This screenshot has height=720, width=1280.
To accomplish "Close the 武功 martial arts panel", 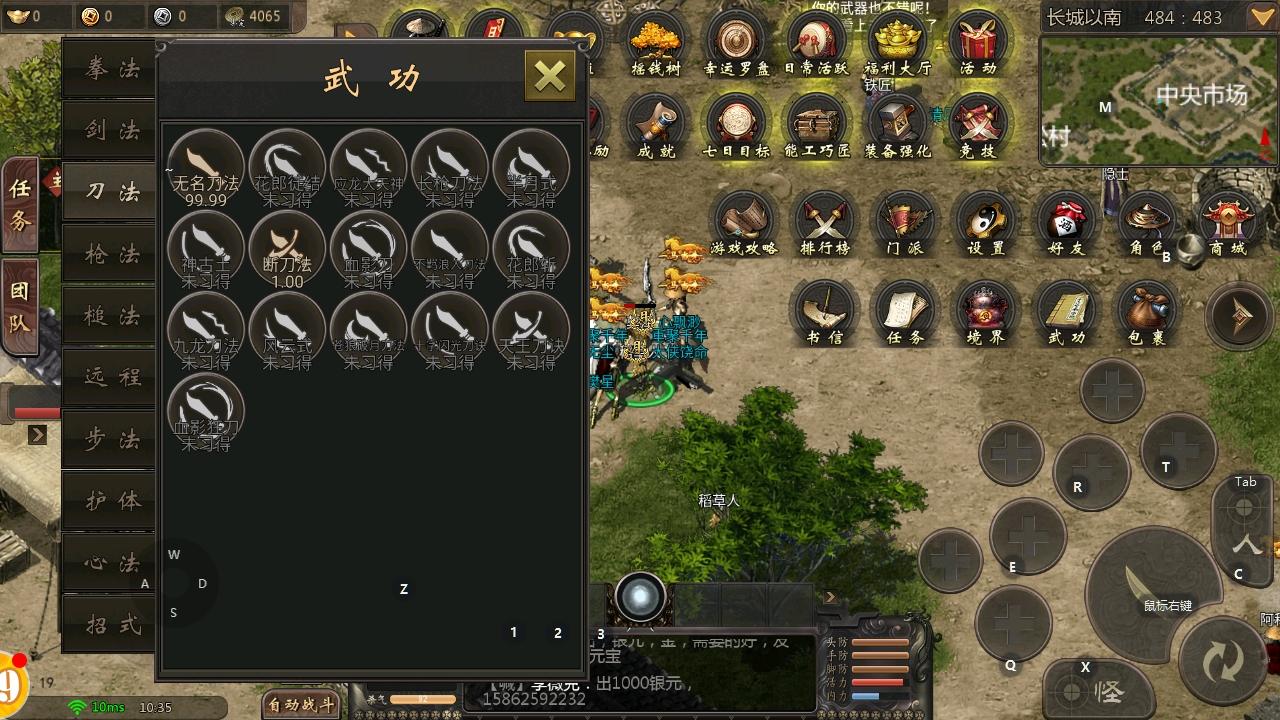I will coord(549,76).
